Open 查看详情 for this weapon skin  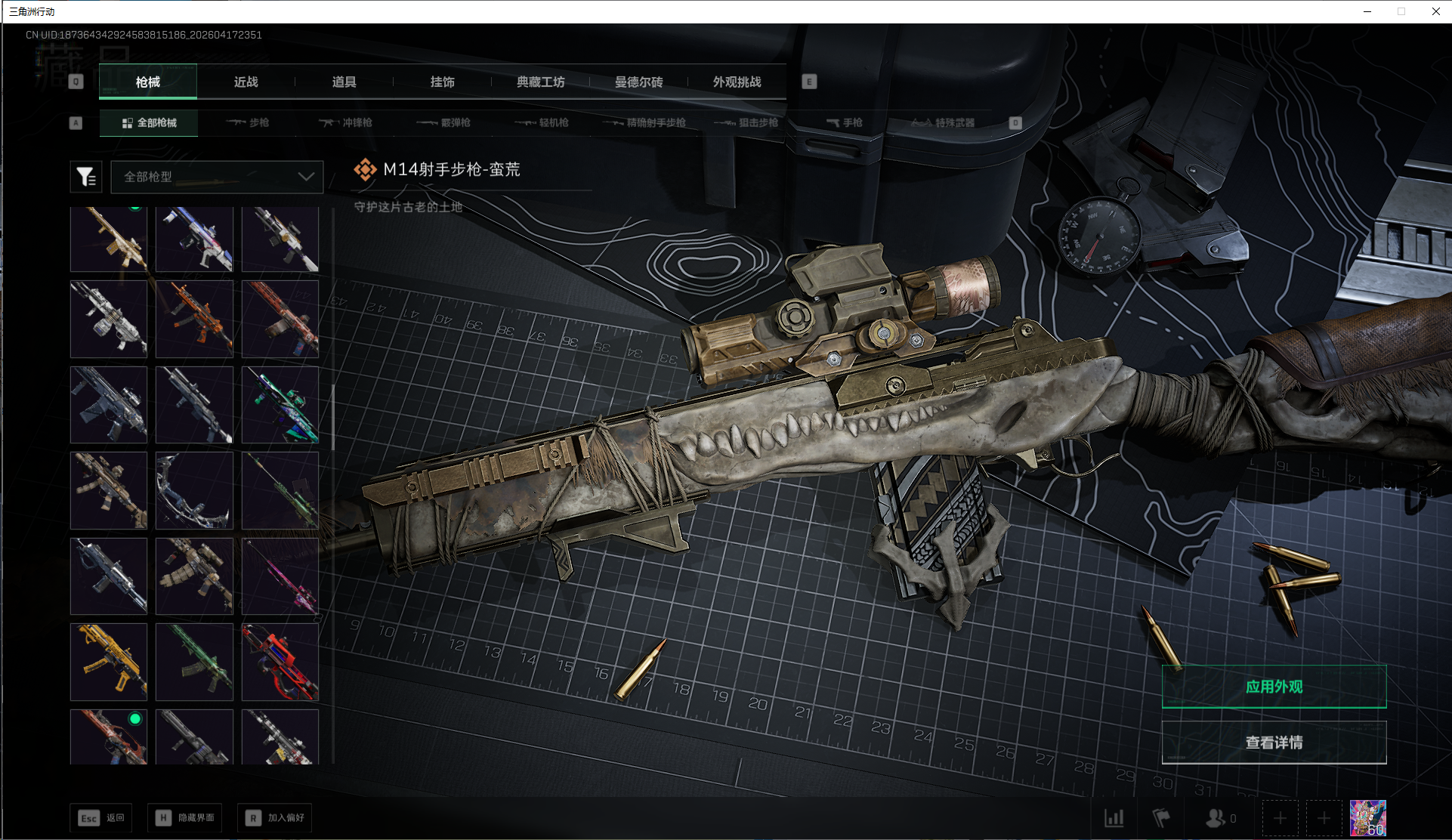[x=1274, y=743]
